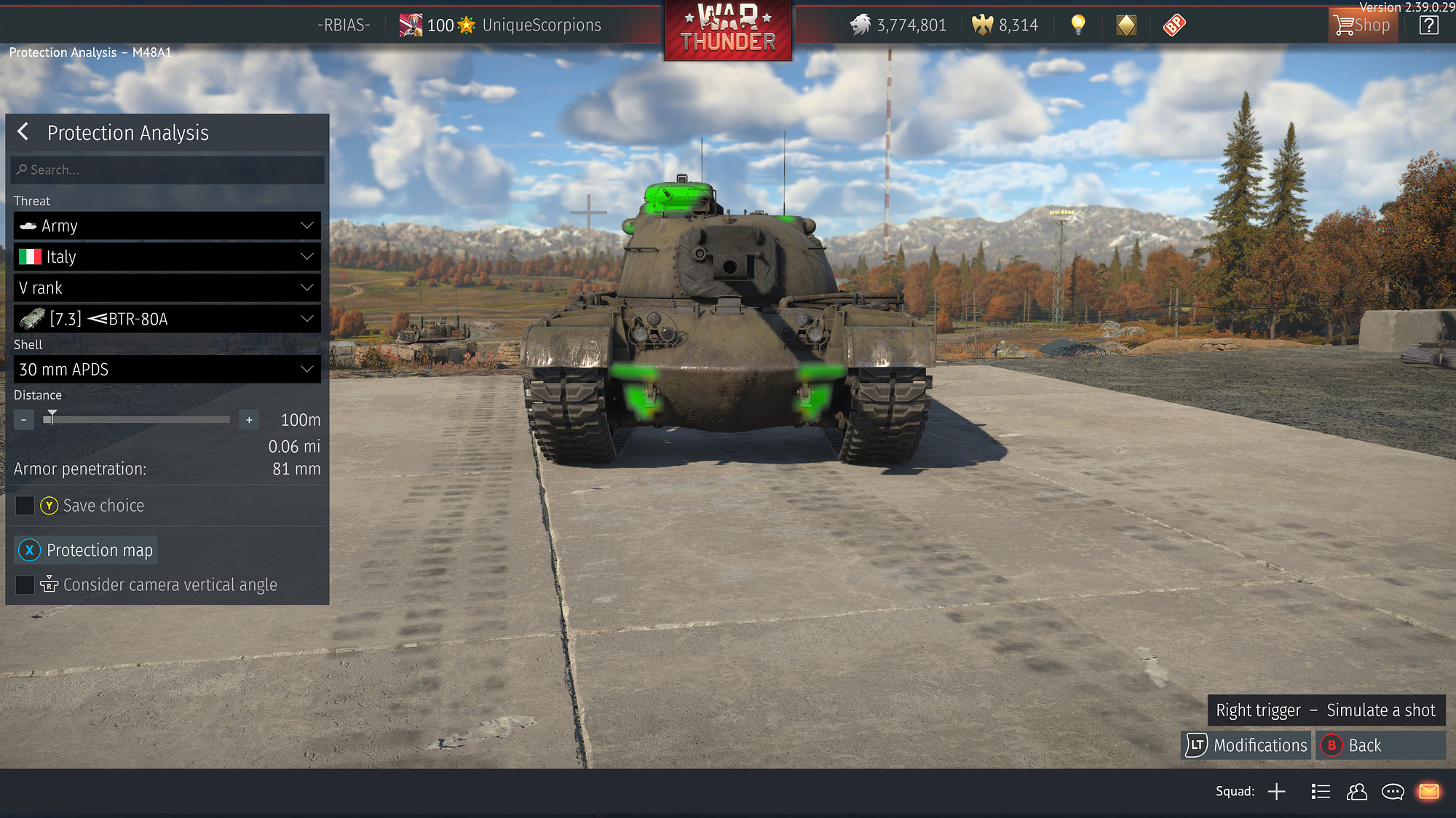The image size is (1456, 818).
Task: Expand the Shell dropdown showing 30 mm APDS
Action: [x=167, y=369]
